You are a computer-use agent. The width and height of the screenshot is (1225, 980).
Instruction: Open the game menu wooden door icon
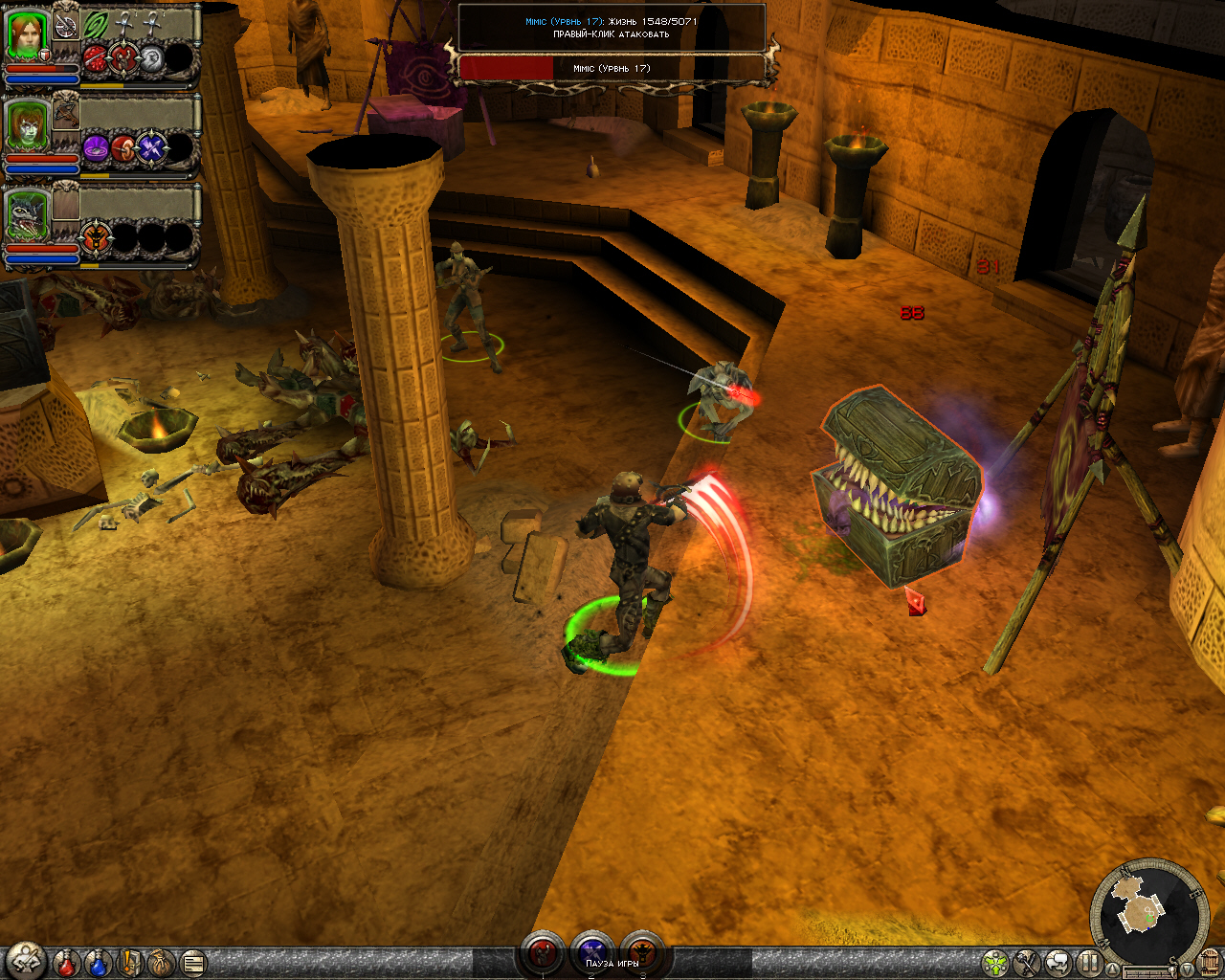(x=1210, y=961)
